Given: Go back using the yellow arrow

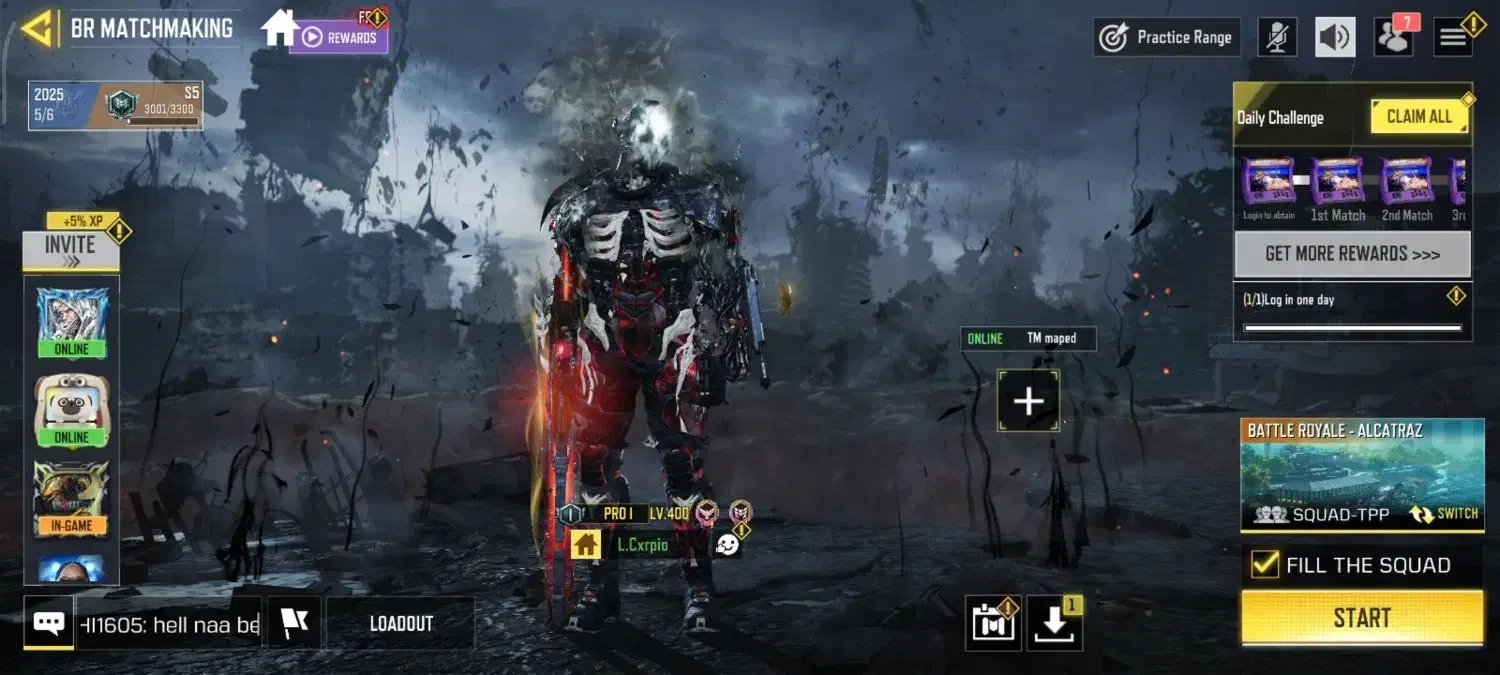Looking at the screenshot, I should point(37,29).
